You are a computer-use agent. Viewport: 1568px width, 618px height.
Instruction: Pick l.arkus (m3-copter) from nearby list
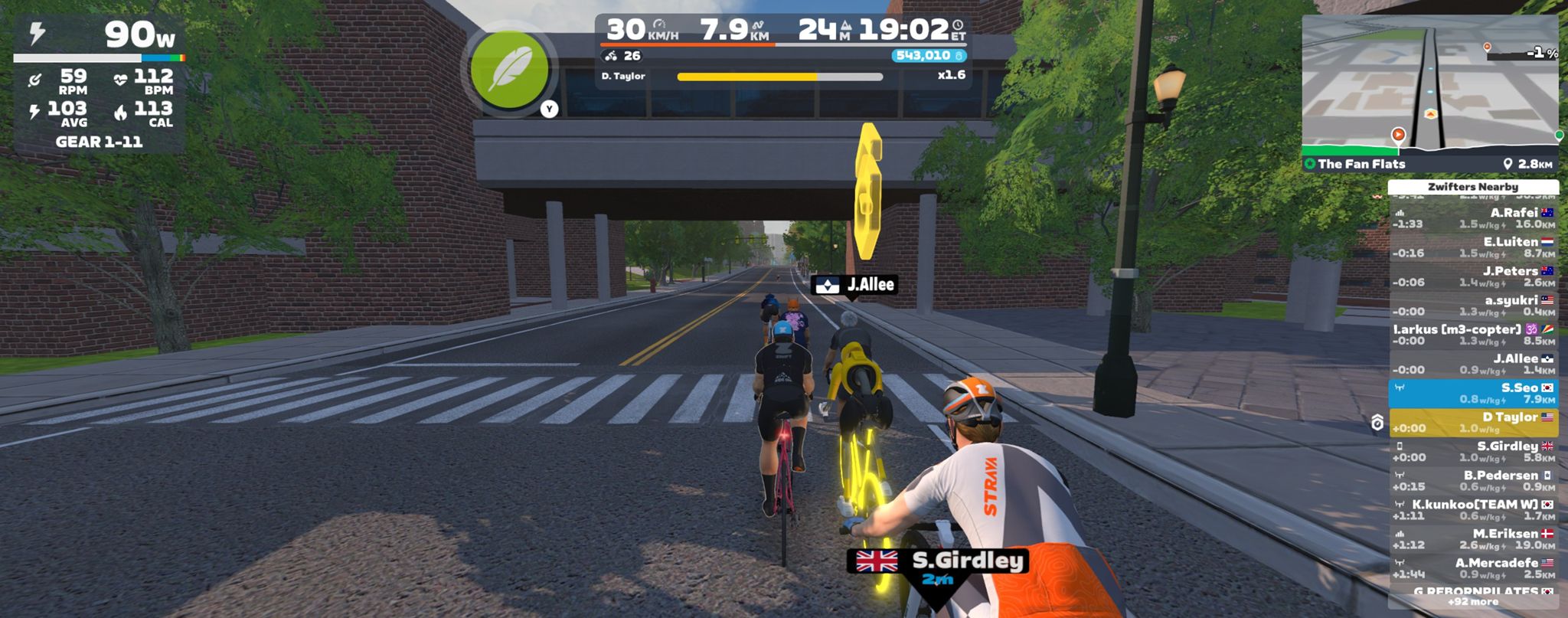(x=1473, y=335)
